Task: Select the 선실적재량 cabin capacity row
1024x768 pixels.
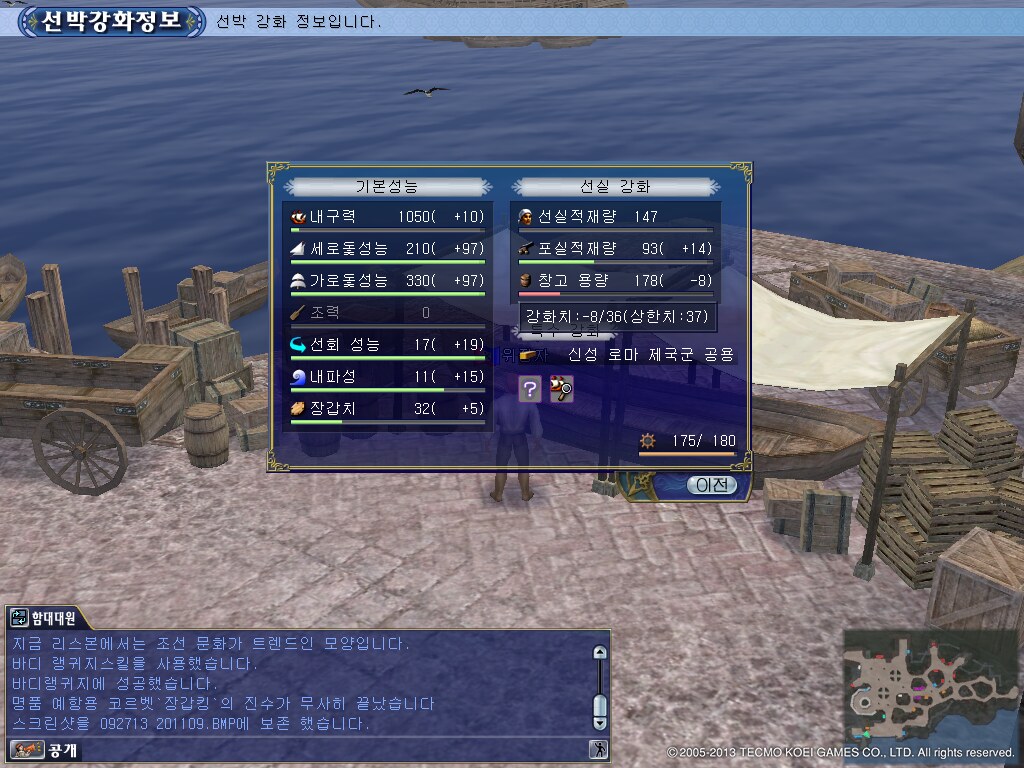Action: 616,217
